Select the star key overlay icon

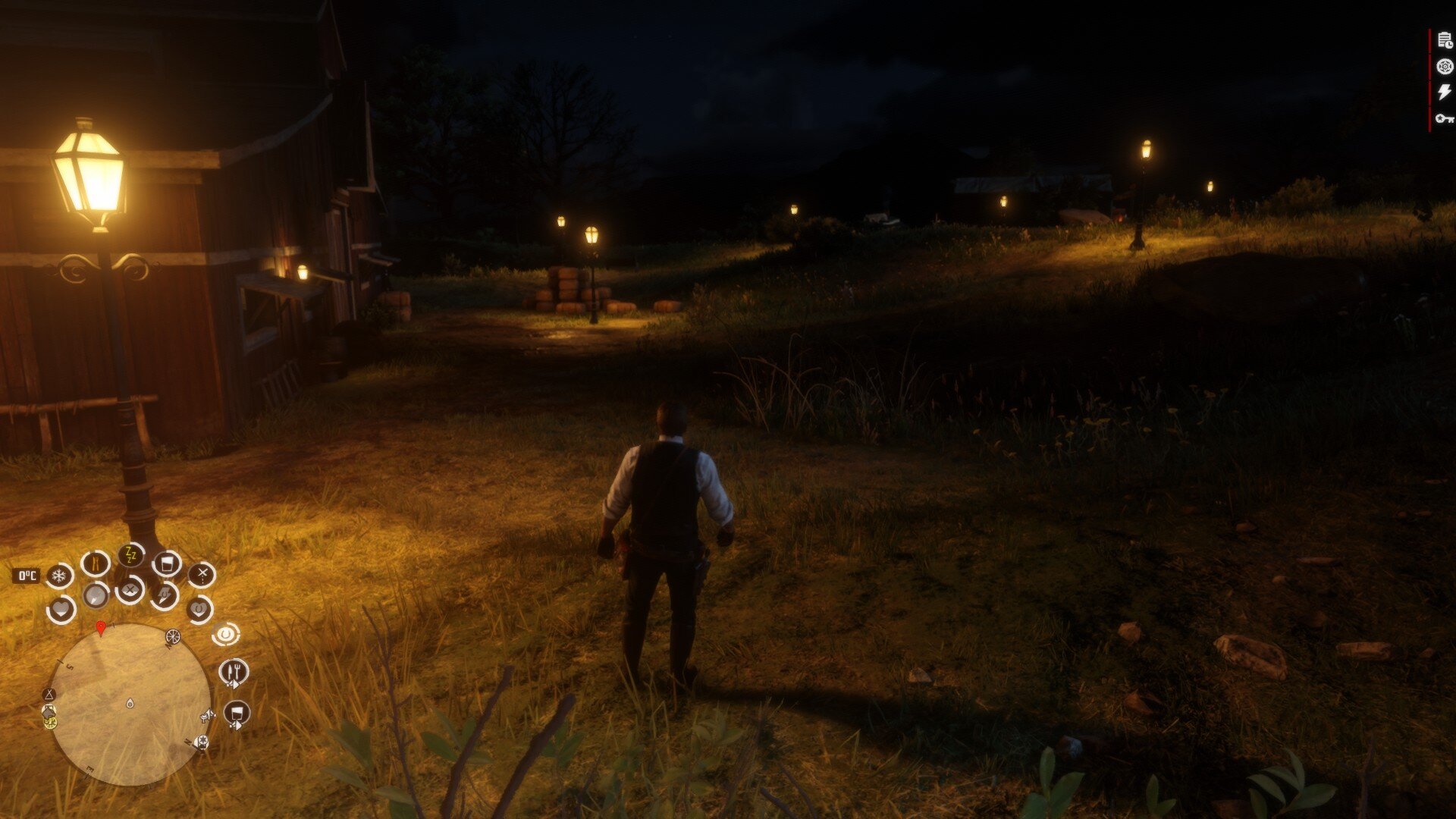(1445, 118)
